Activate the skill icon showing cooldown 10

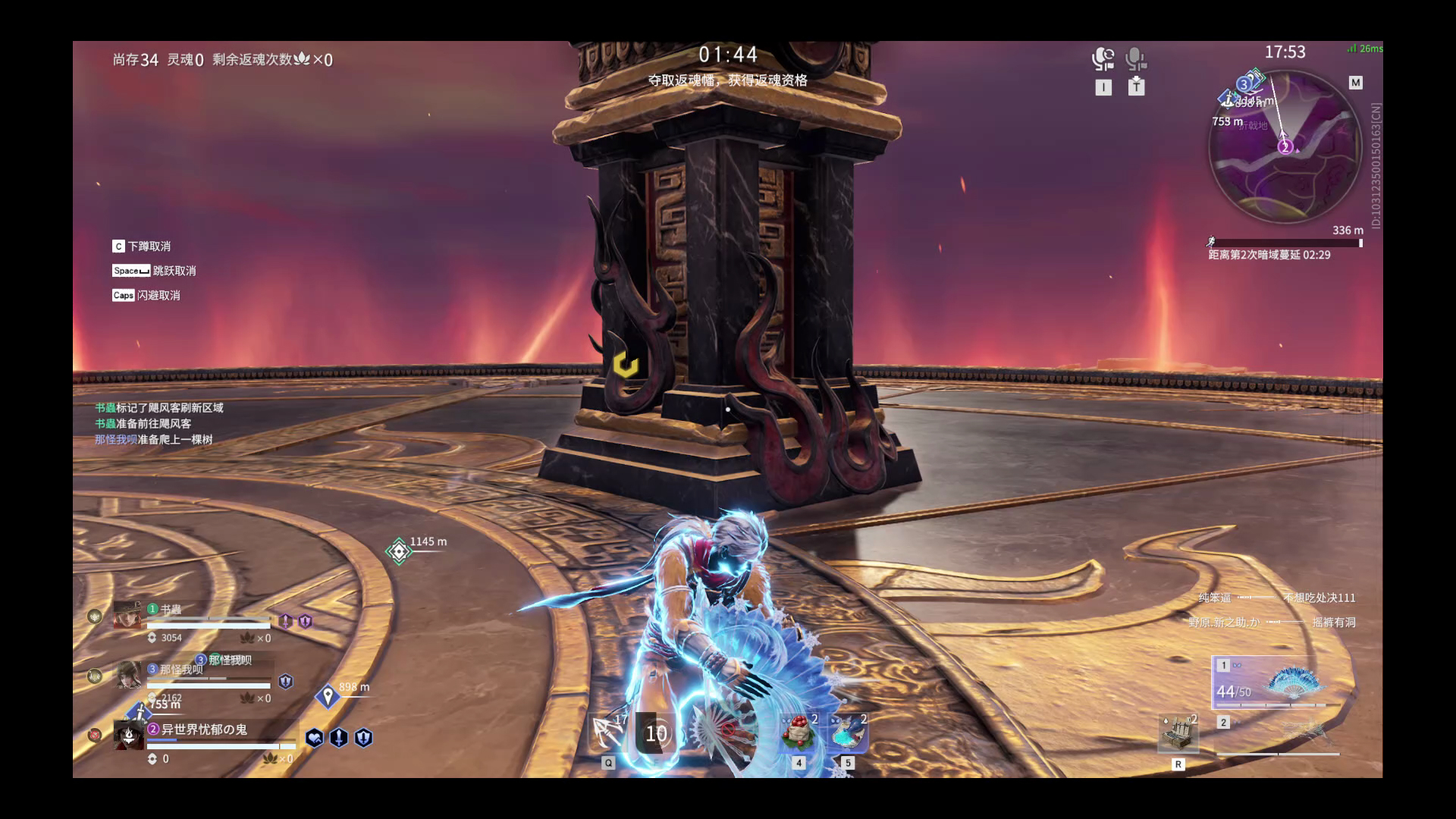tap(656, 733)
